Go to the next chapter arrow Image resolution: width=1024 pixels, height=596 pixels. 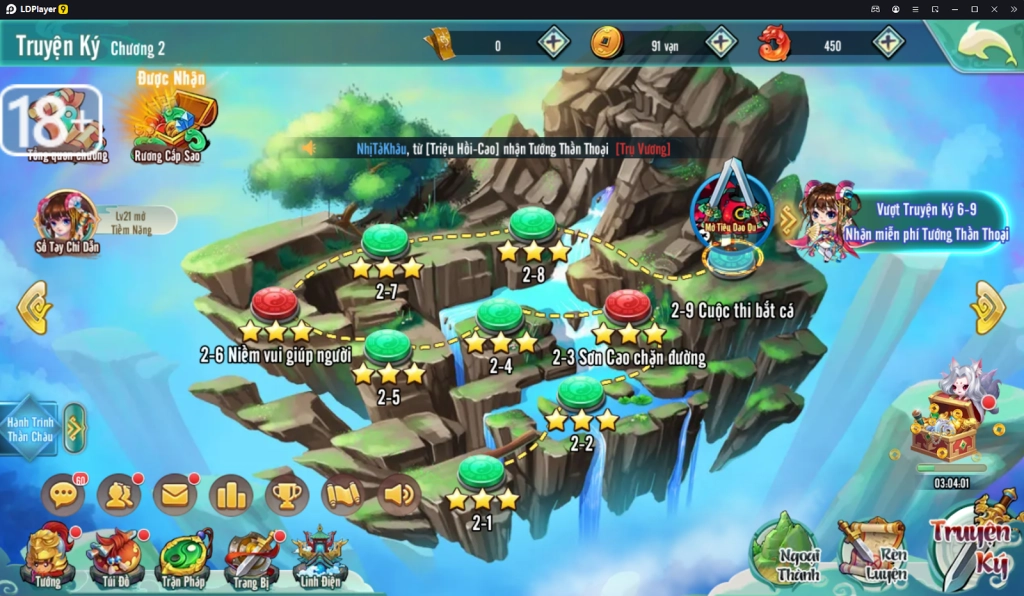coord(988,306)
